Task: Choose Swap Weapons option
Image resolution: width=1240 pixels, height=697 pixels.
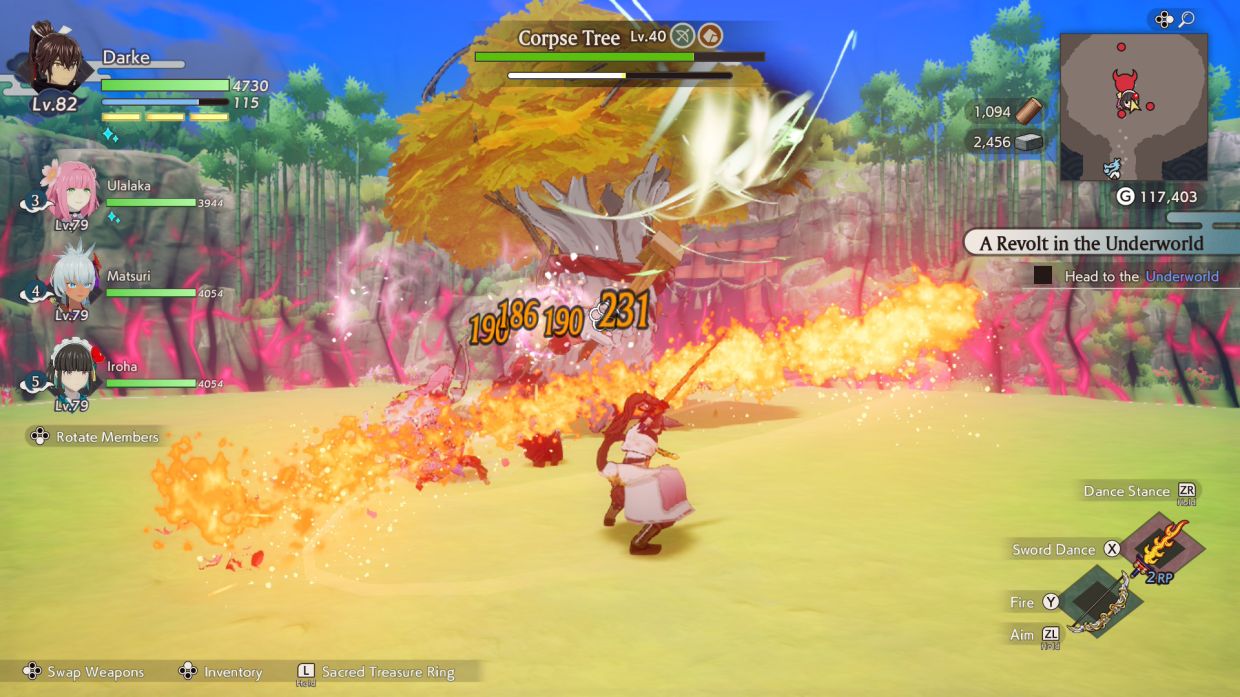Action: (95, 672)
